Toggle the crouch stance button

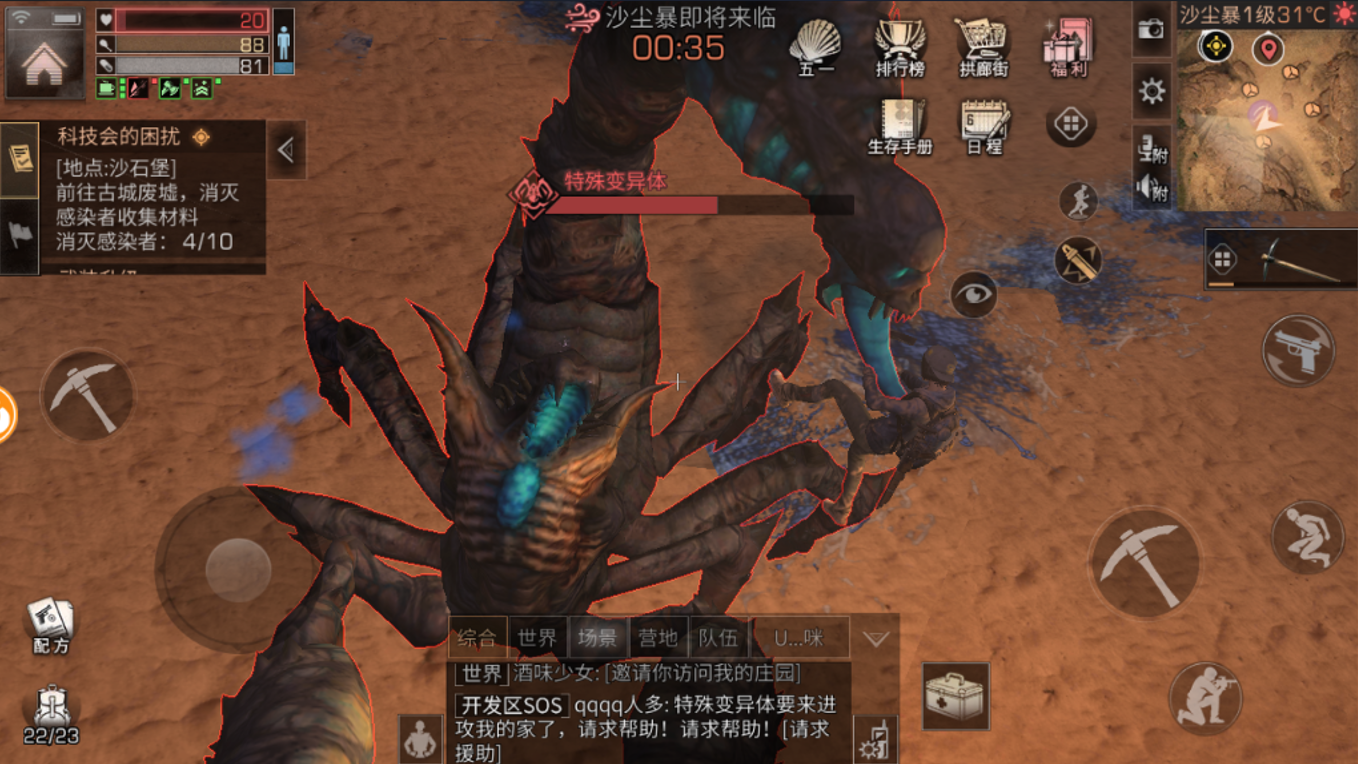(1307, 537)
